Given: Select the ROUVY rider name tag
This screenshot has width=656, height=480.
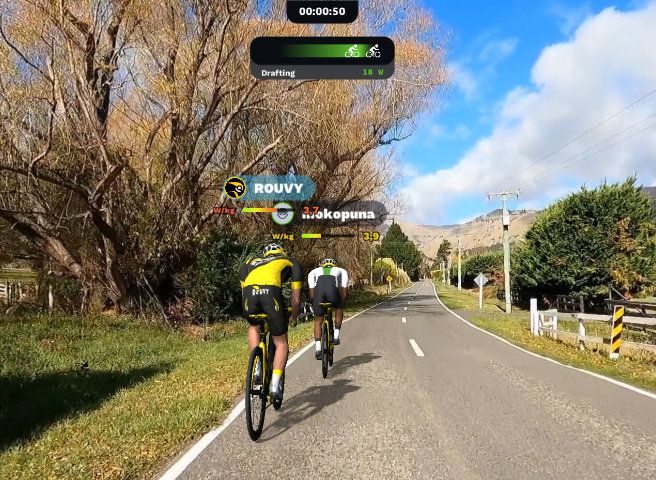Looking at the screenshot, I should (x=270, y=188).
